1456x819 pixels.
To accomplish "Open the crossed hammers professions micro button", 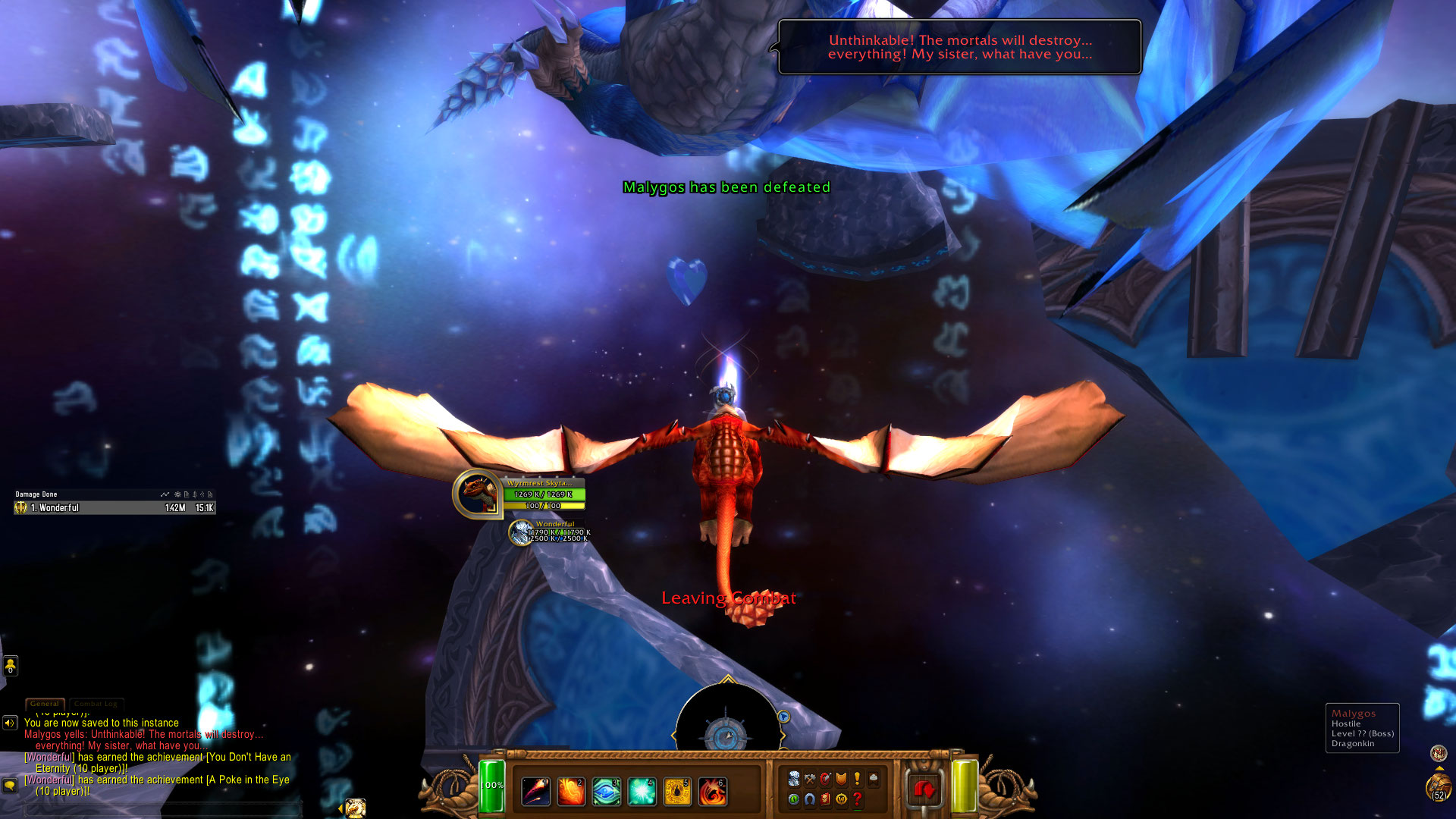I will (810, 778).
